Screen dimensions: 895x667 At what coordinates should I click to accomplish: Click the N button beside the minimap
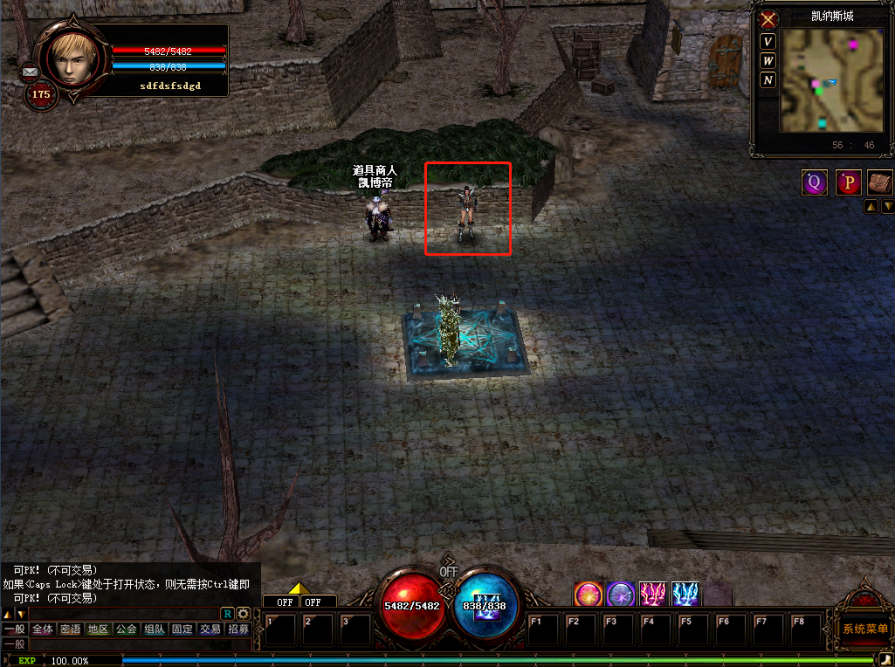[768, 80]
